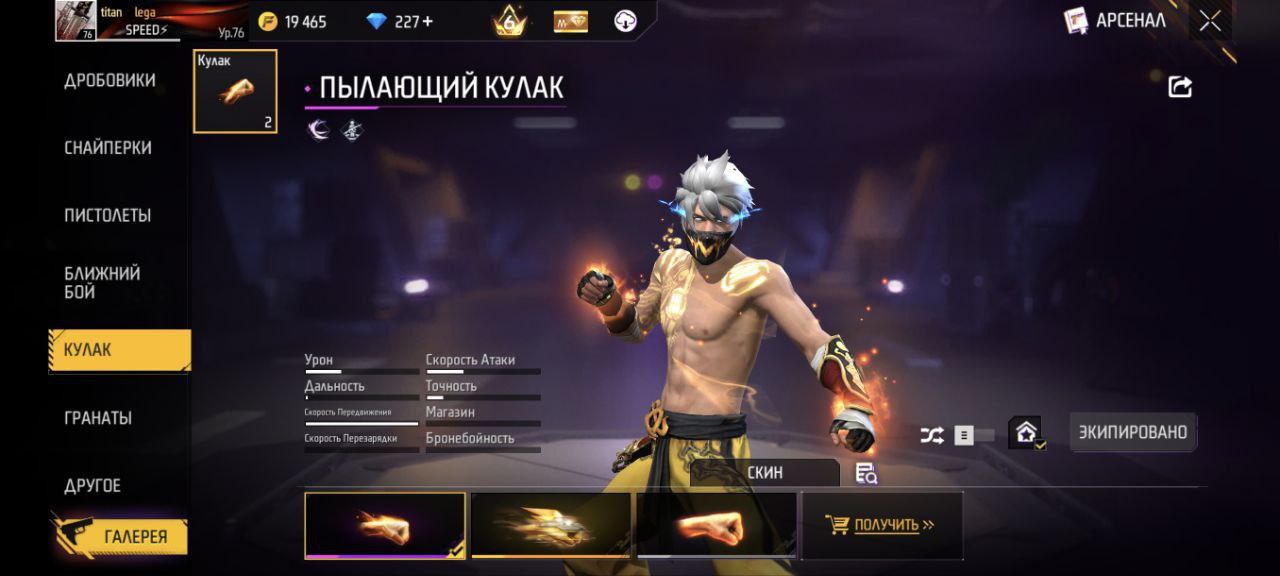1280x576 pixels.
Task: Open the Галерея button
Action: [x=122, y=536]
